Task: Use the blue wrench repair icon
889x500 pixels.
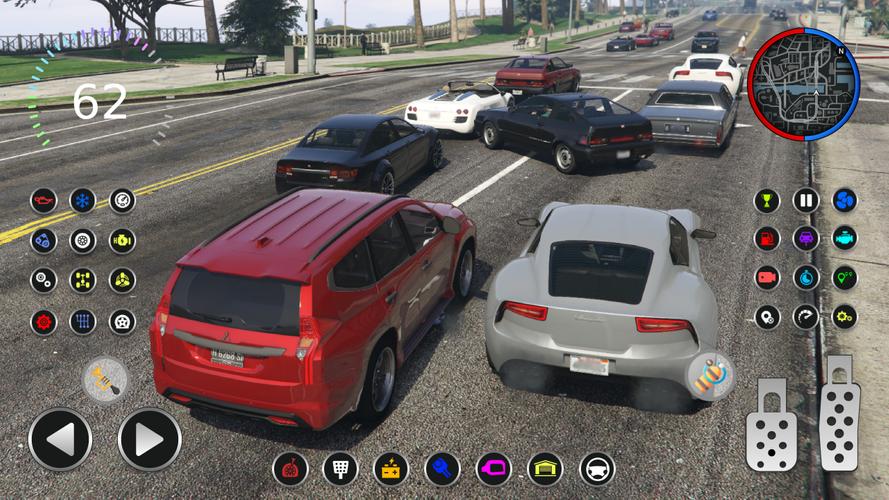Action: (442, 468)
